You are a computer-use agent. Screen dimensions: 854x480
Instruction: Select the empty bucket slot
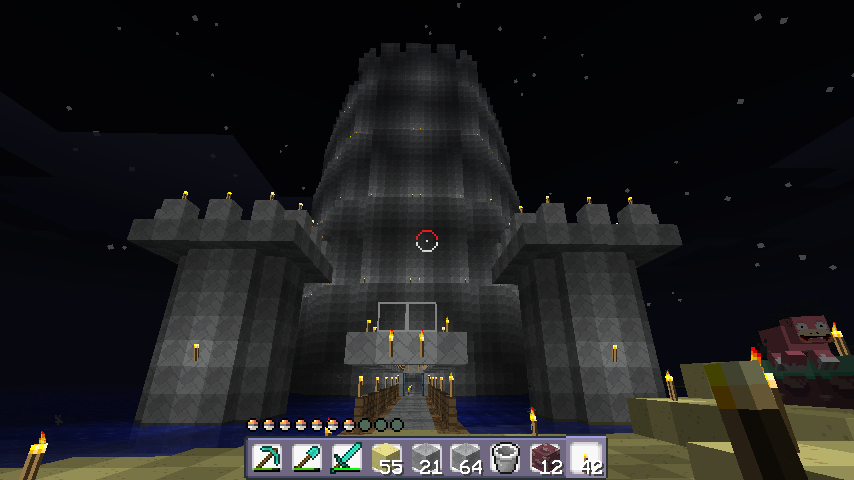click(507, 458)
